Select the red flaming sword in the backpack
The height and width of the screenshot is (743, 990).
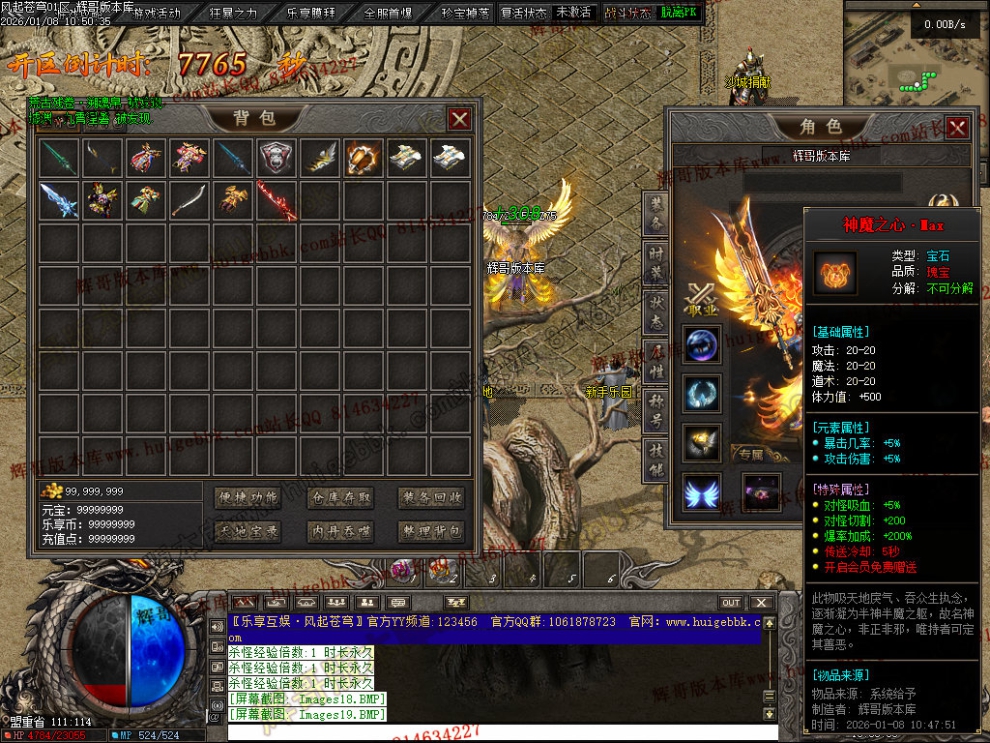pos(277,200)
